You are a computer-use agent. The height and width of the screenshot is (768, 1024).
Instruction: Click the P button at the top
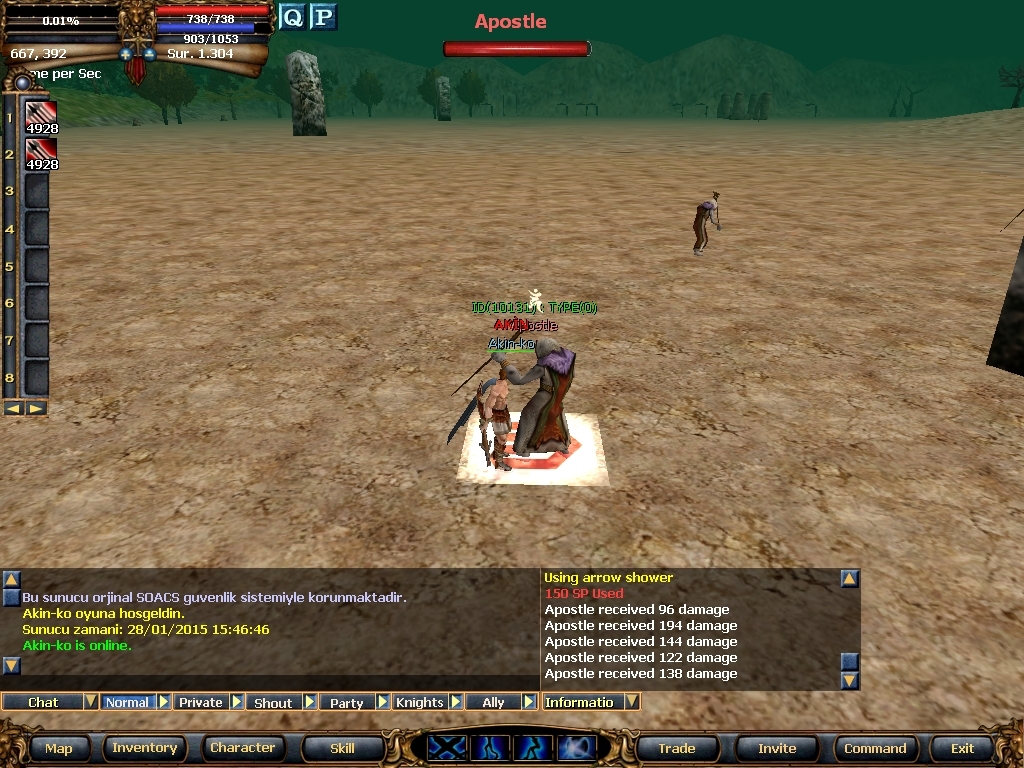322,17
